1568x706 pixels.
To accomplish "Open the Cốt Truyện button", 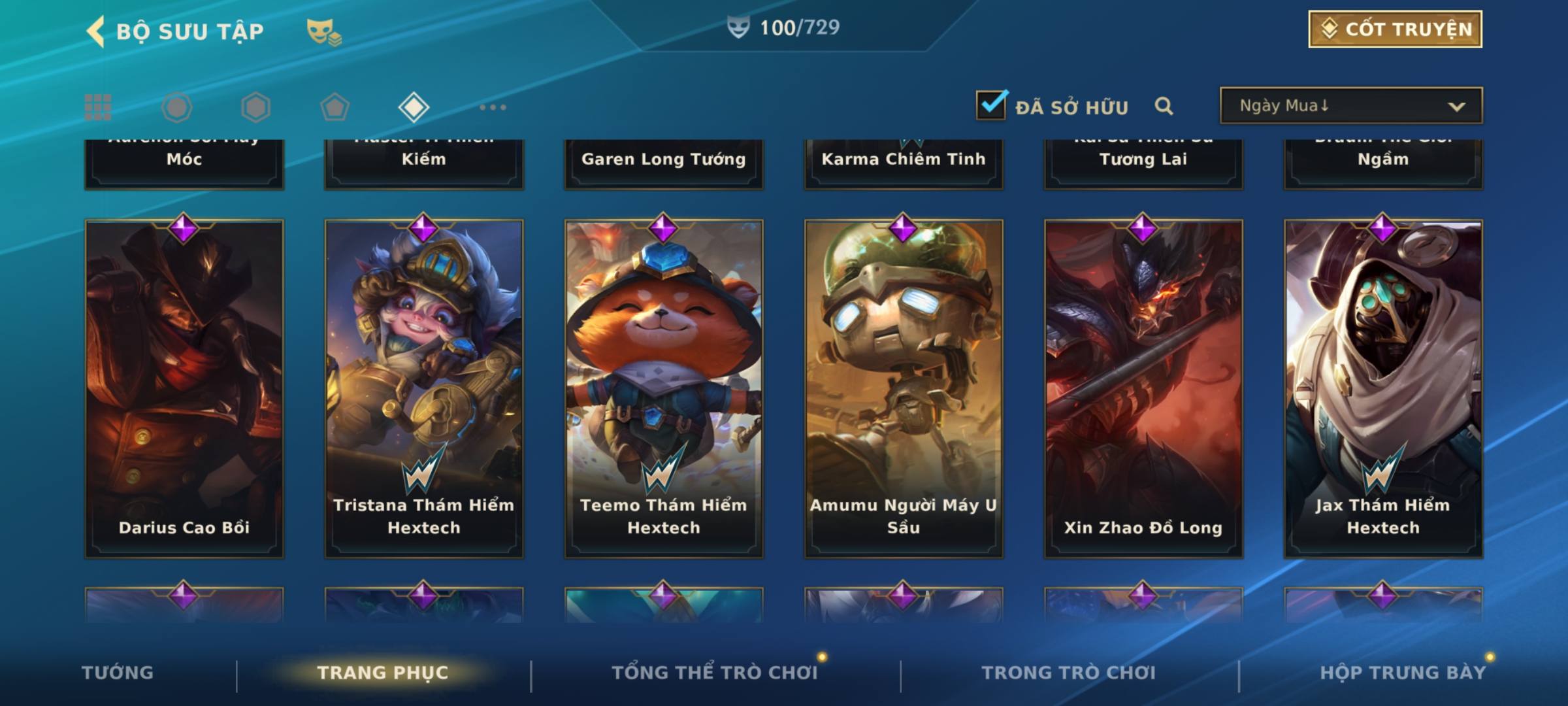I will coord(1394,29).
